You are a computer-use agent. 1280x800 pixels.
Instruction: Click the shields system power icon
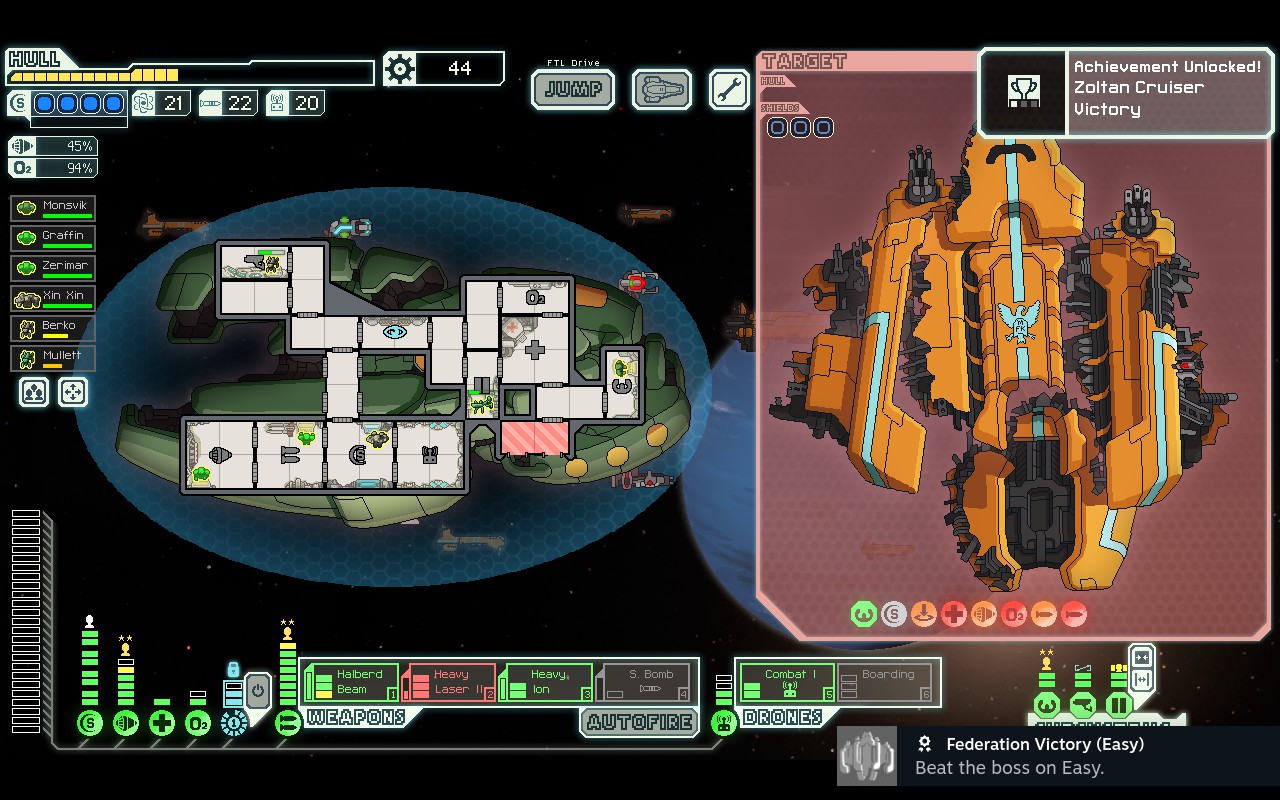click(90, 723)
